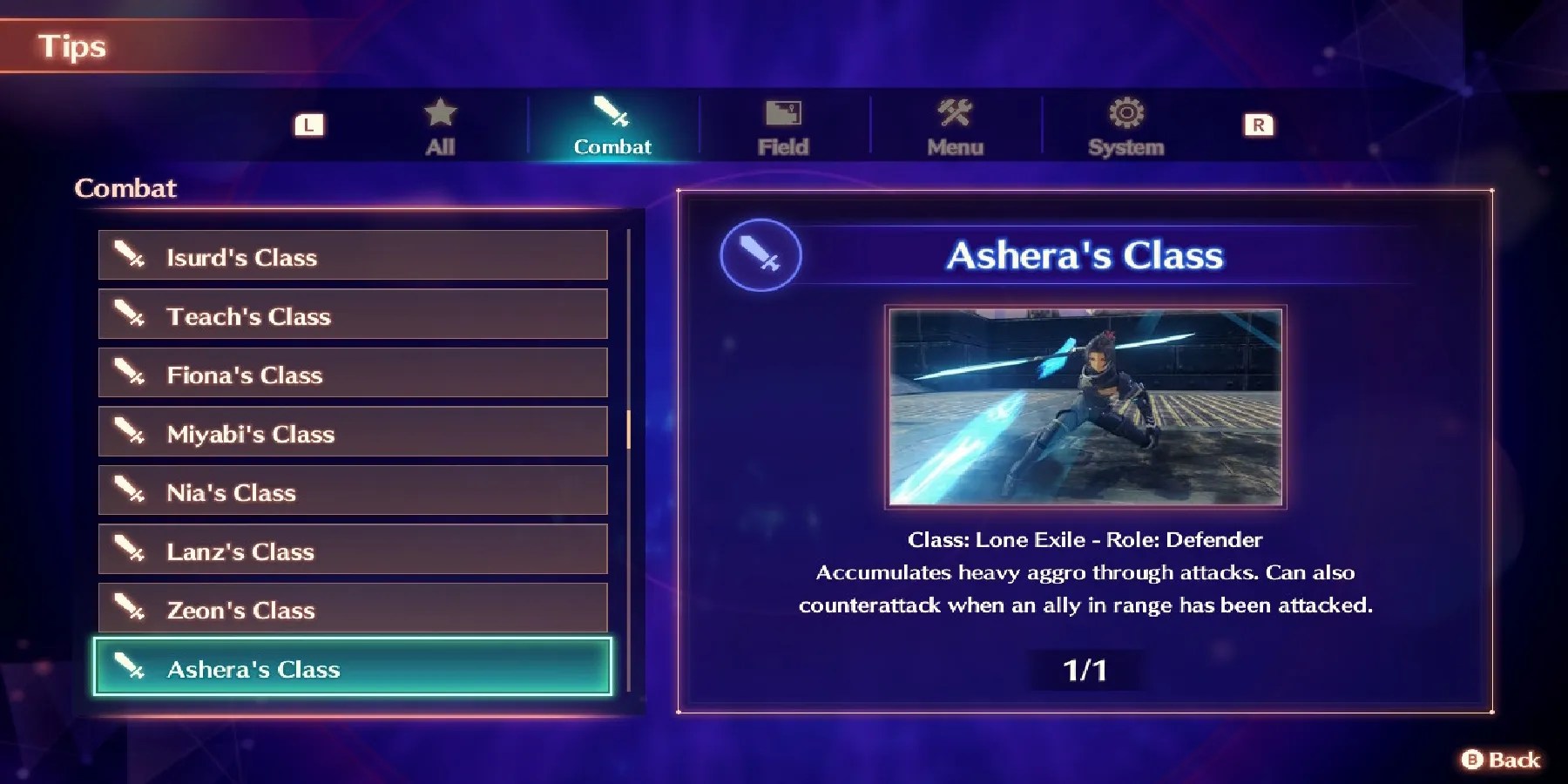Viewport: 1568px width, 784px height.
Task: Select Zeon's Class tip
Action: point(352,610)
